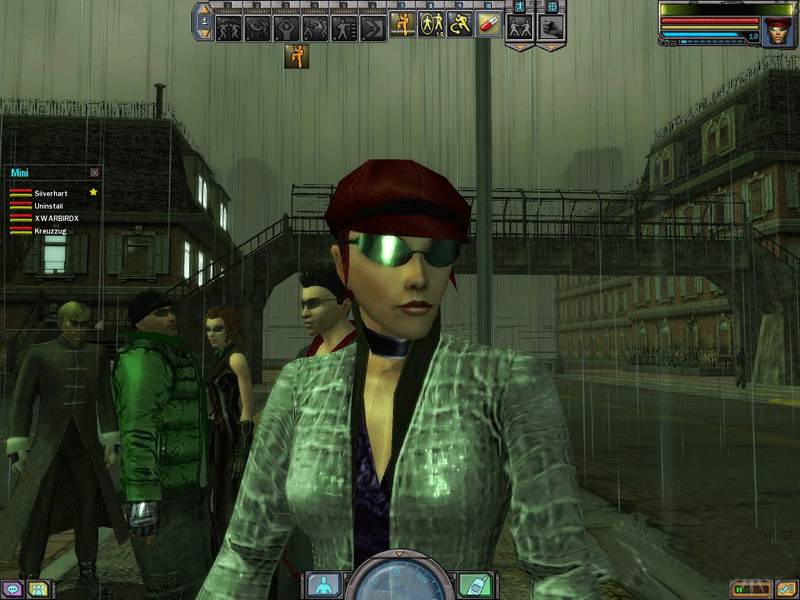This screenshot has width=800, height=600.
Task: Switch hotbar page with the up arrow
Action: (x=205, y=9)
